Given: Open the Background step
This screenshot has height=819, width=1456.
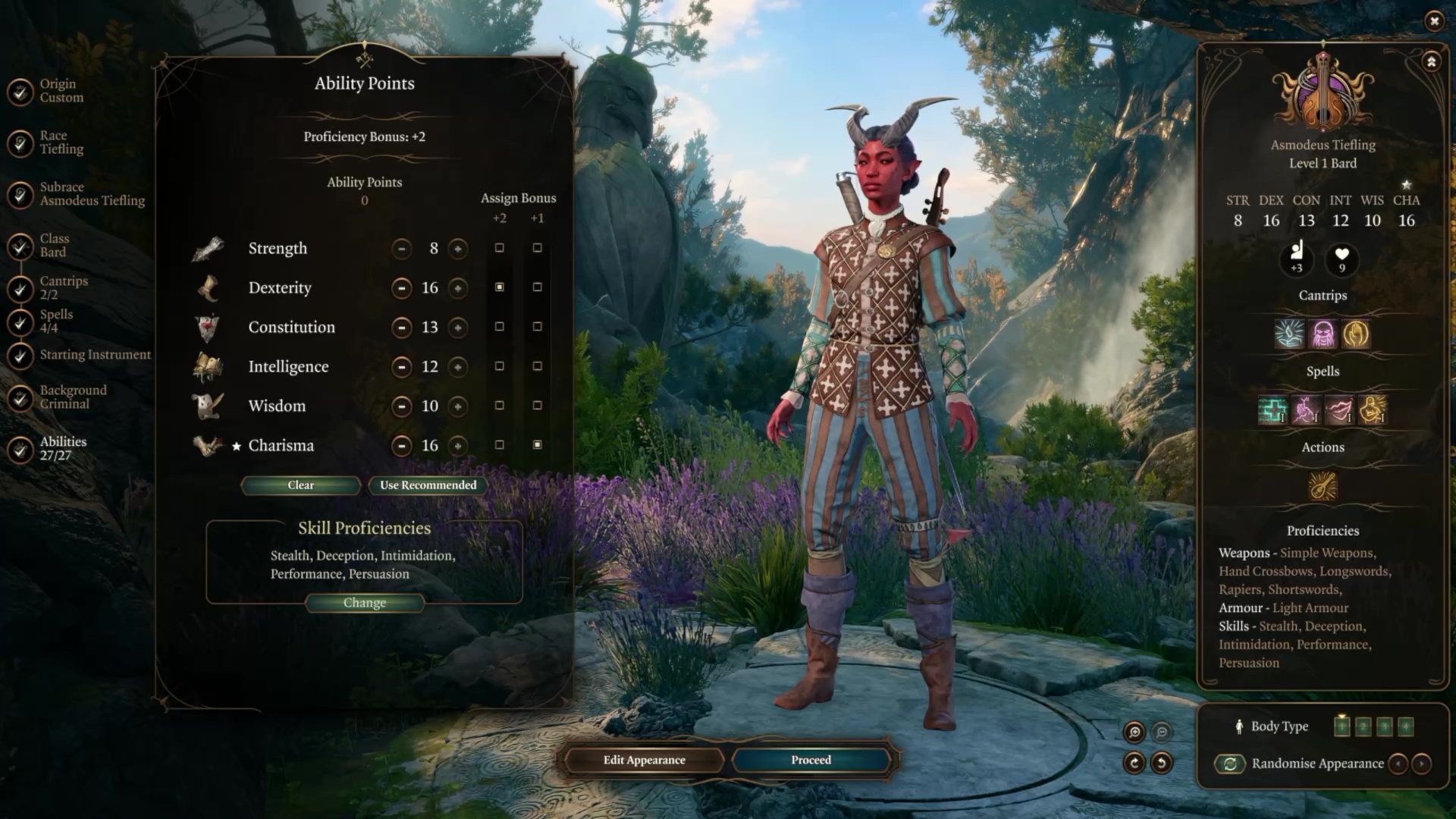Looking at the screenshot, I should pyautogui.click(x=61, y=397).
